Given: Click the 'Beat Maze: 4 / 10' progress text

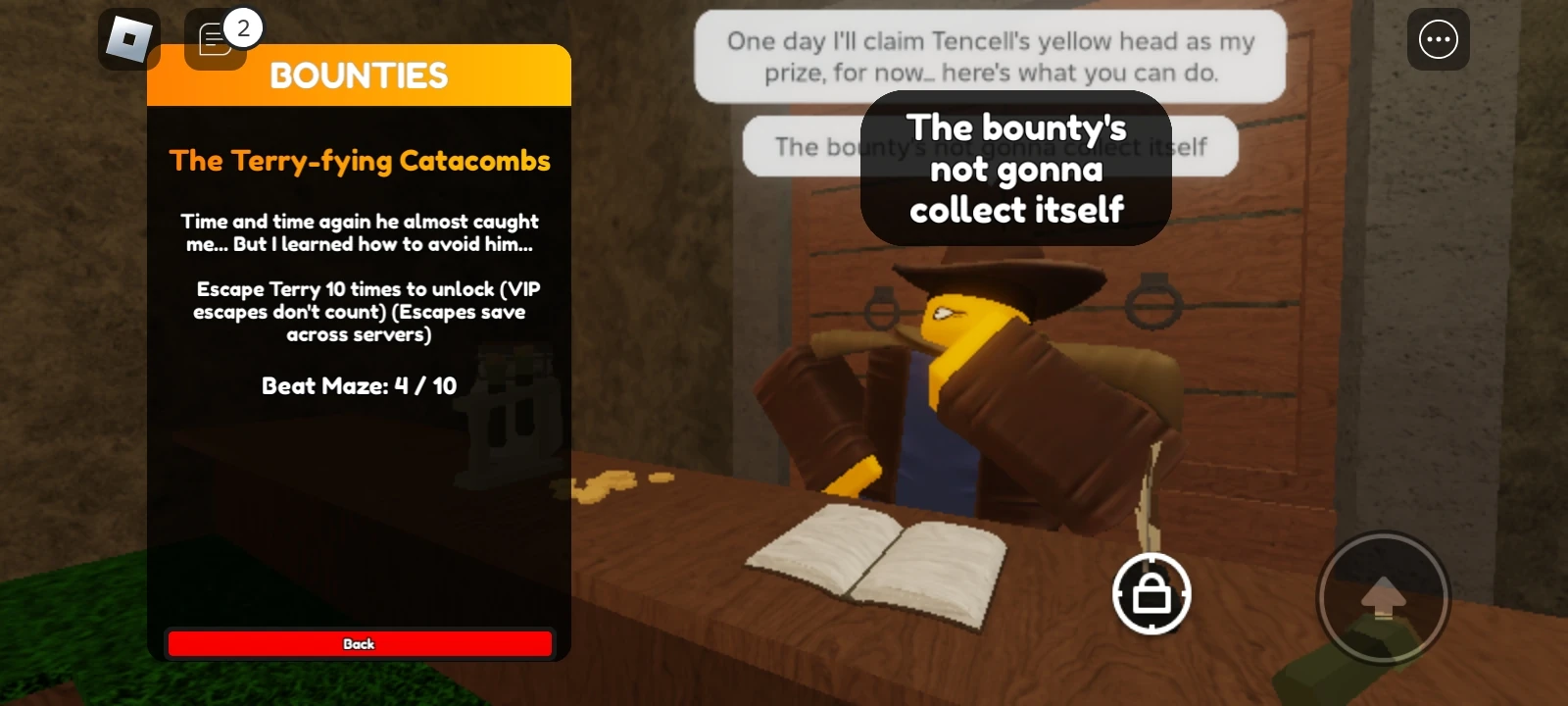Looking at the screenshot, I should [x=359, y=385].
